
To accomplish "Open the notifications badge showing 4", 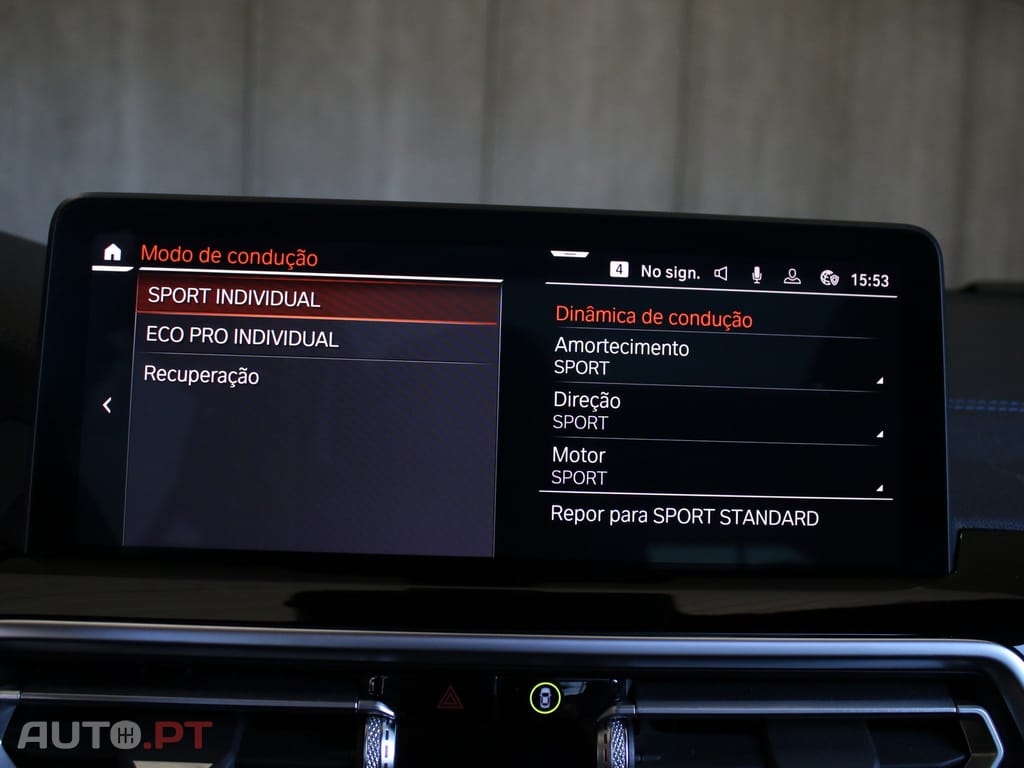I will (x=620, y=270).
